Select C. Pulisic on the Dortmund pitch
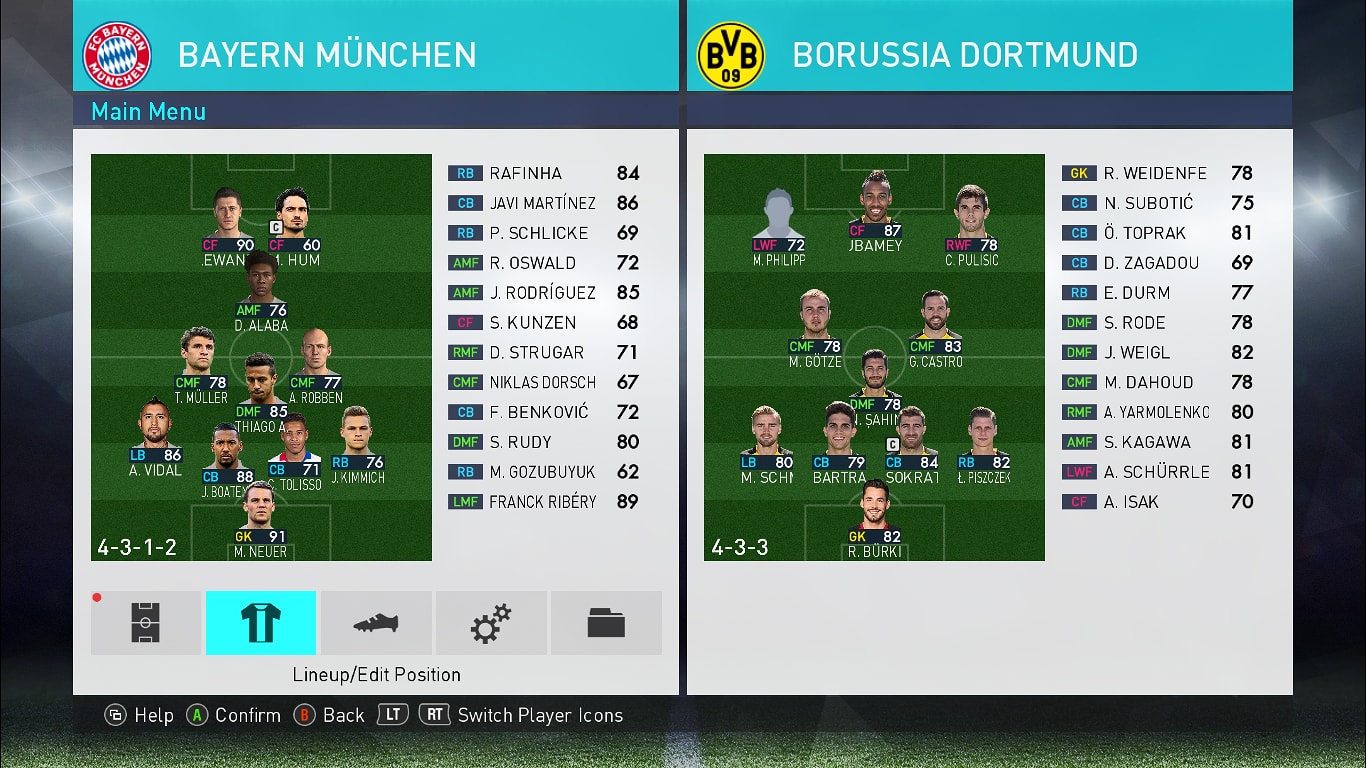The image size is (1366, 768). [x=971, y=225]
